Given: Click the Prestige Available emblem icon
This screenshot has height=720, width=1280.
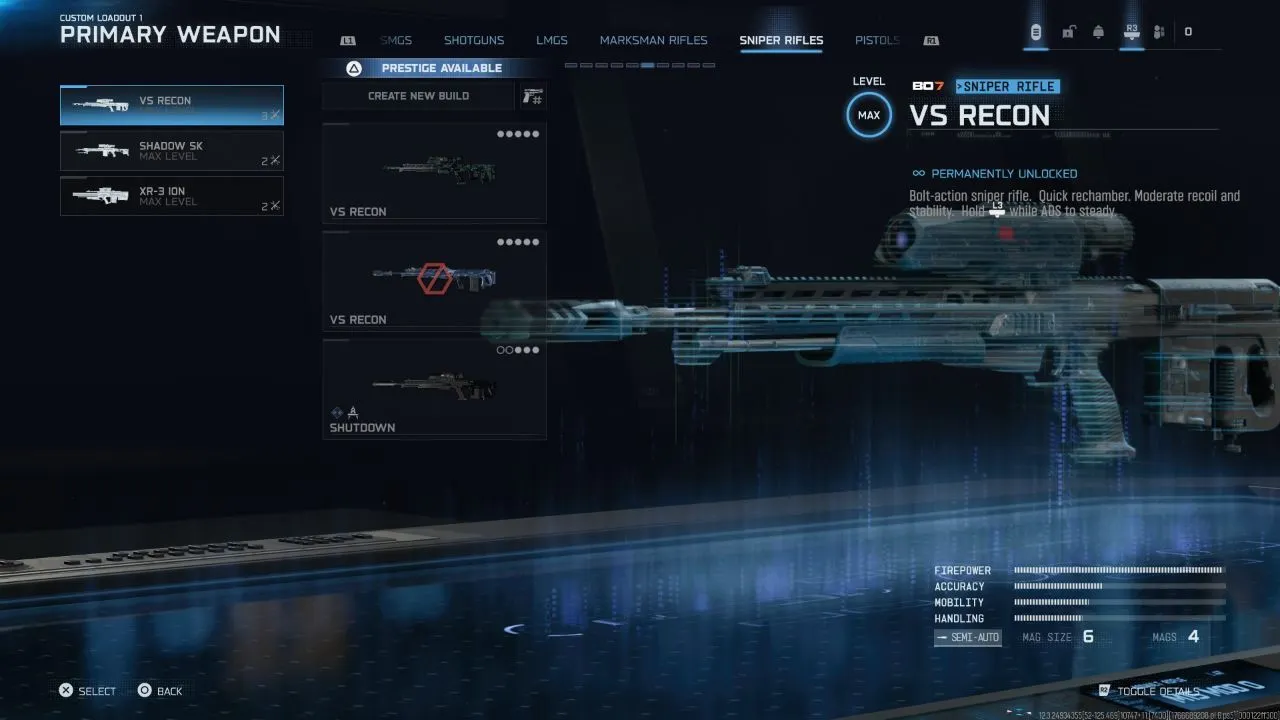Looking at the screenshot, I should pos(353,68).
